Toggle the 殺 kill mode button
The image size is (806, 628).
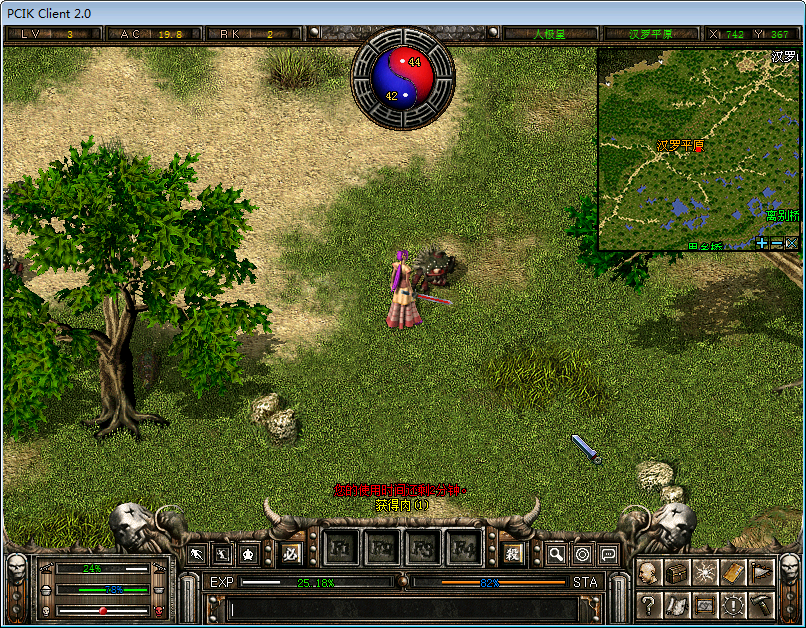pos(513,553)
